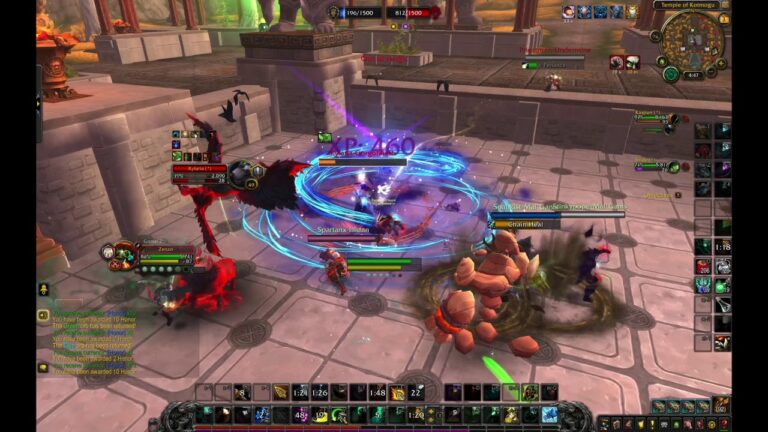Open the backpack bag slot

(722, 404)
